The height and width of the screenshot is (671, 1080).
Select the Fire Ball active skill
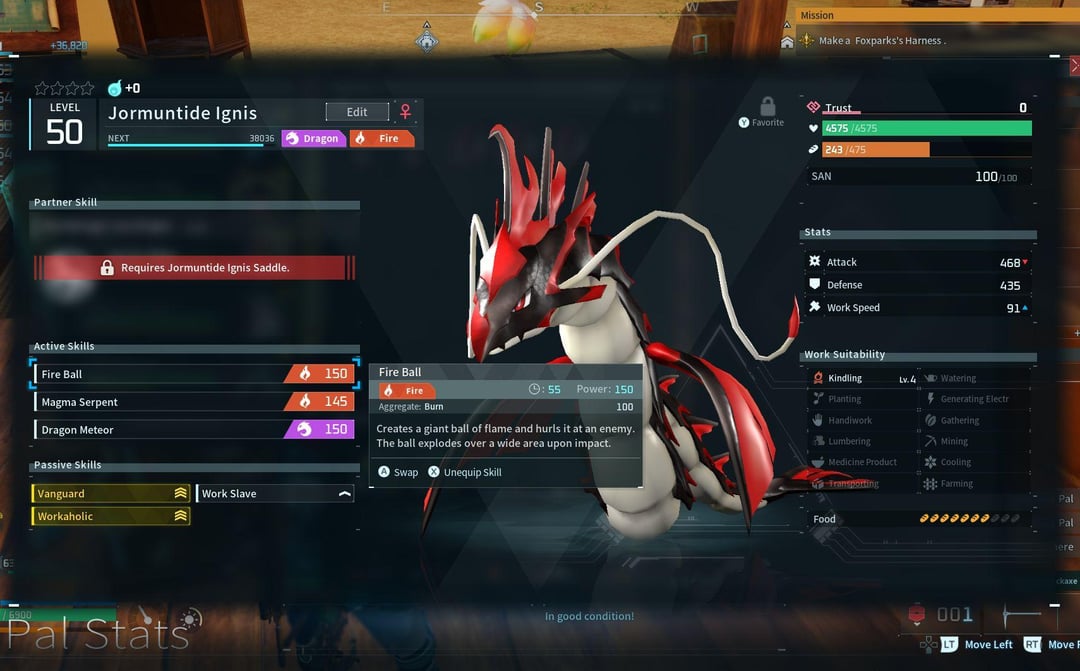tap(194, 374)
